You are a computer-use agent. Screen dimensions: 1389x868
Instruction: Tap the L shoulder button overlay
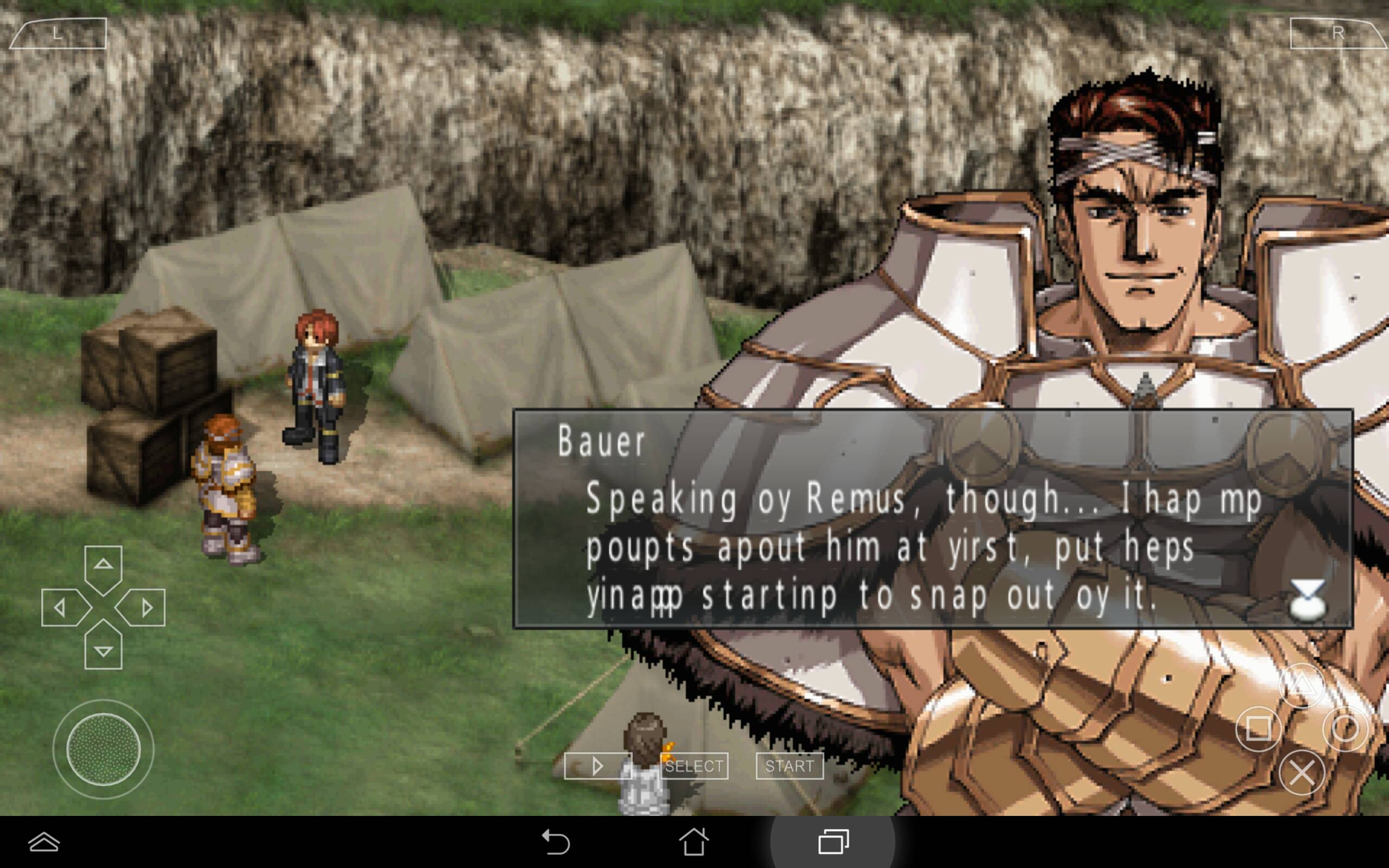point(59,33)
